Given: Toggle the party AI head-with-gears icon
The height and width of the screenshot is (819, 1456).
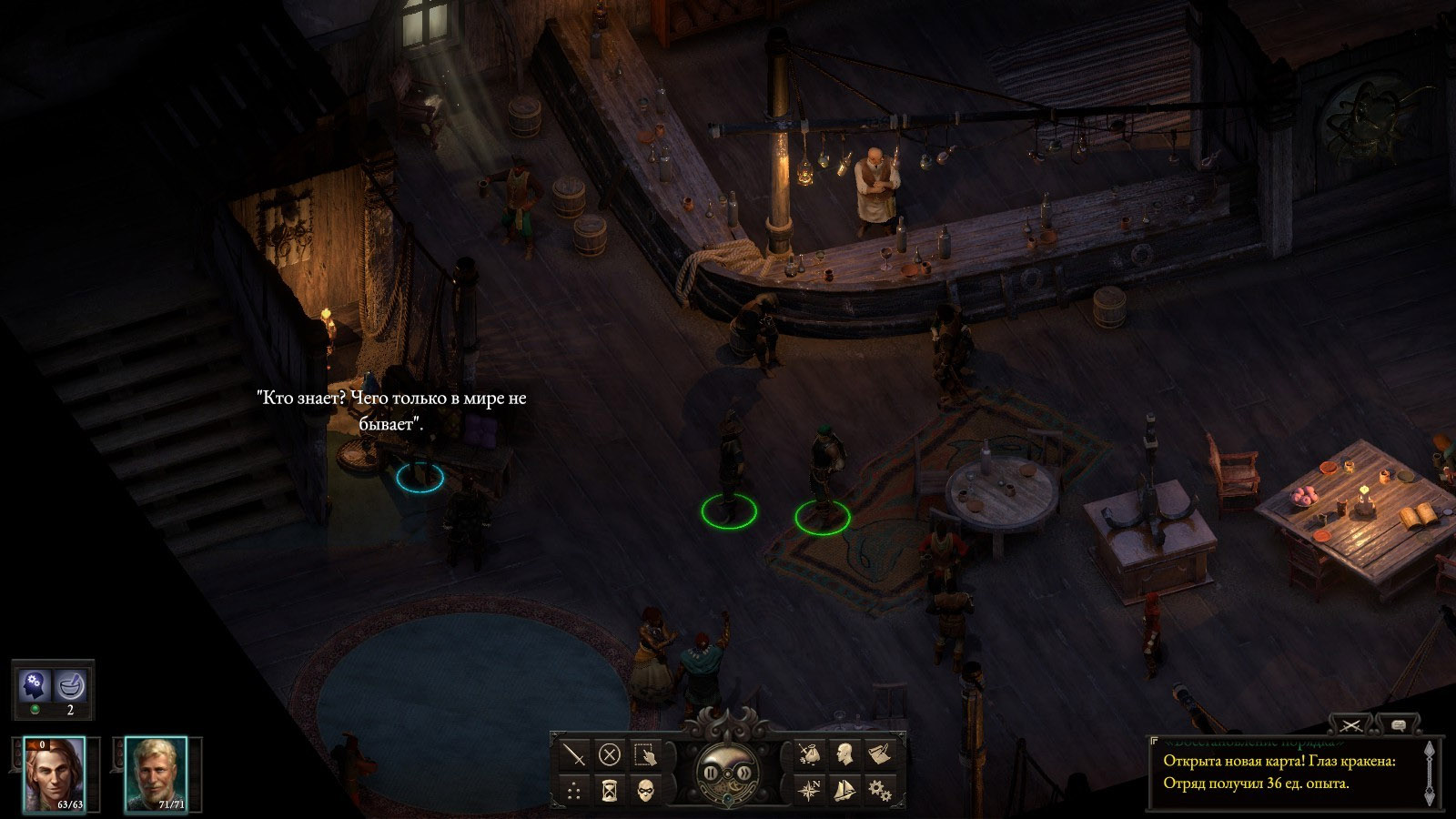Looking at the screenshot, I should [36, 684].
